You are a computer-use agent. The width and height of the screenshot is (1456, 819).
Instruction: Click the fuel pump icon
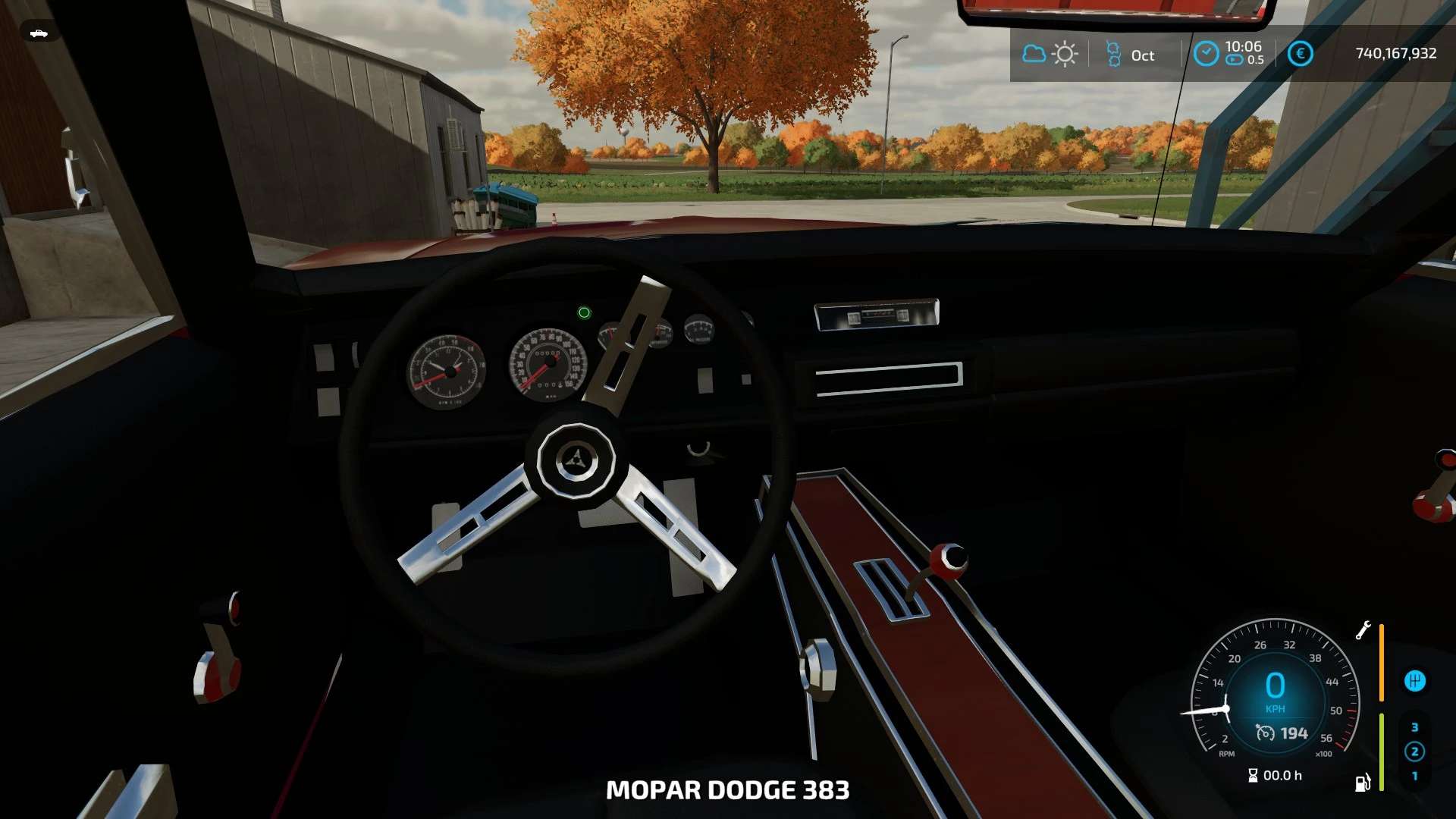tap(1363, 783)
